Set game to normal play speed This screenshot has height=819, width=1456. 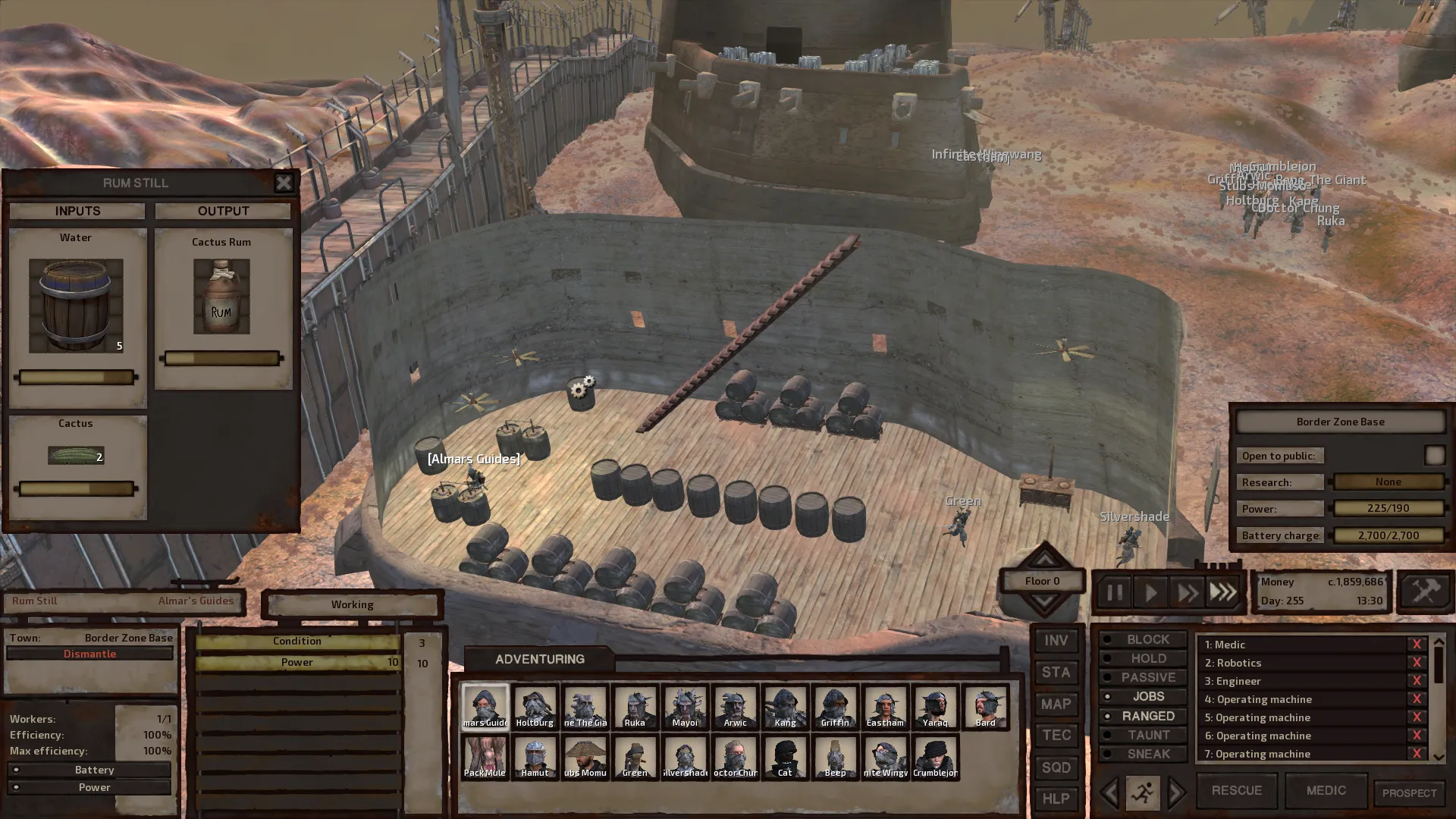tap(1150, 592)
